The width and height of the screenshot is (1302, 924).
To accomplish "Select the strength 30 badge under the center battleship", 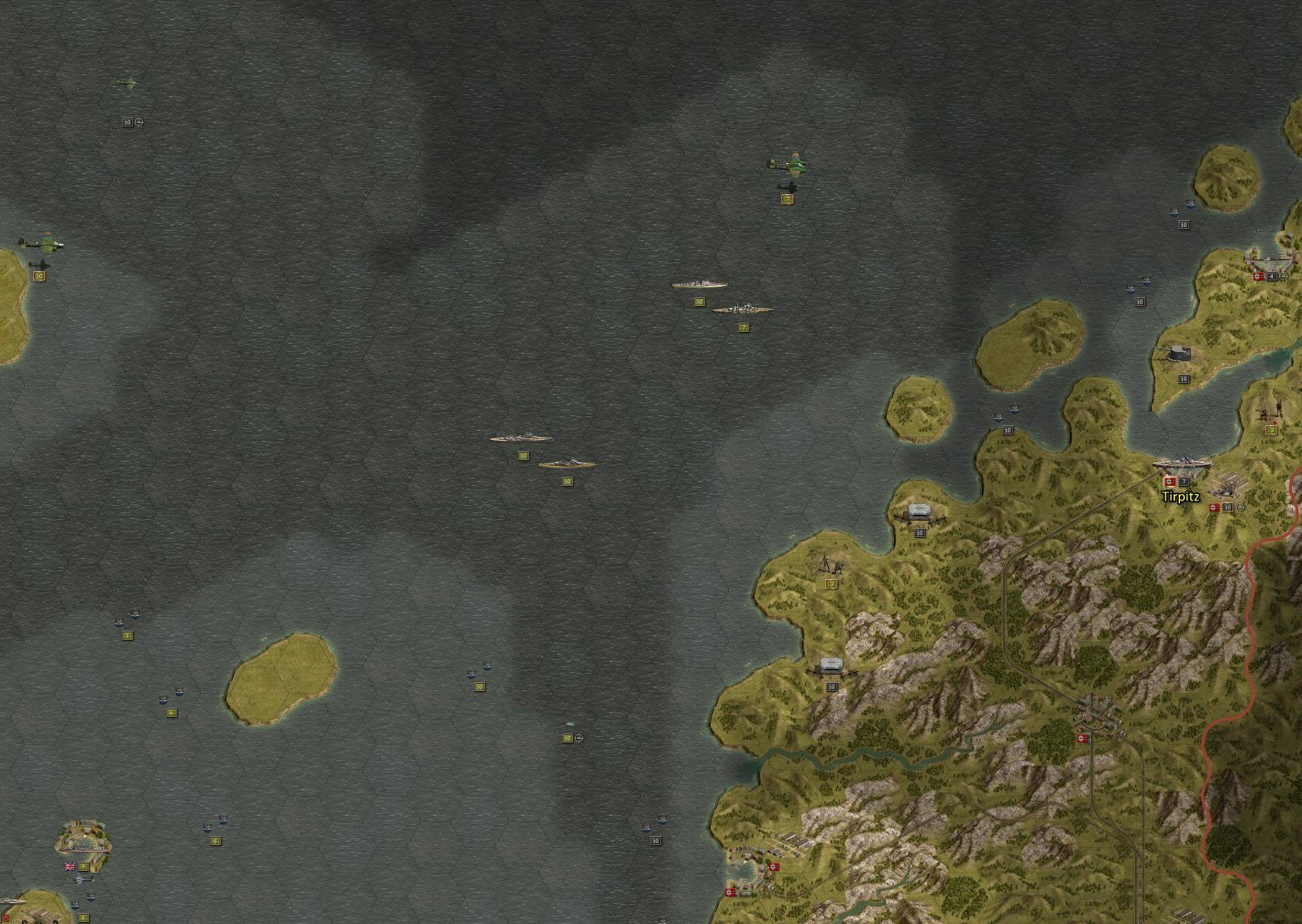I will 523,455.
